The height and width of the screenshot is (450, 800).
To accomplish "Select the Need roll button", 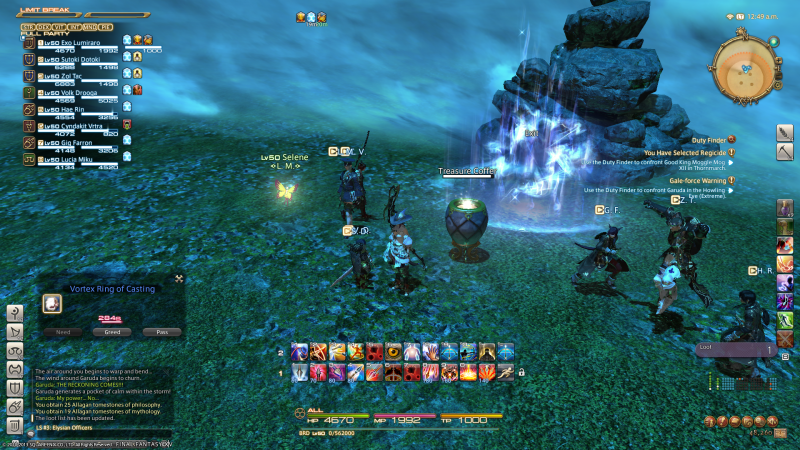I will [x=62, y=331].
